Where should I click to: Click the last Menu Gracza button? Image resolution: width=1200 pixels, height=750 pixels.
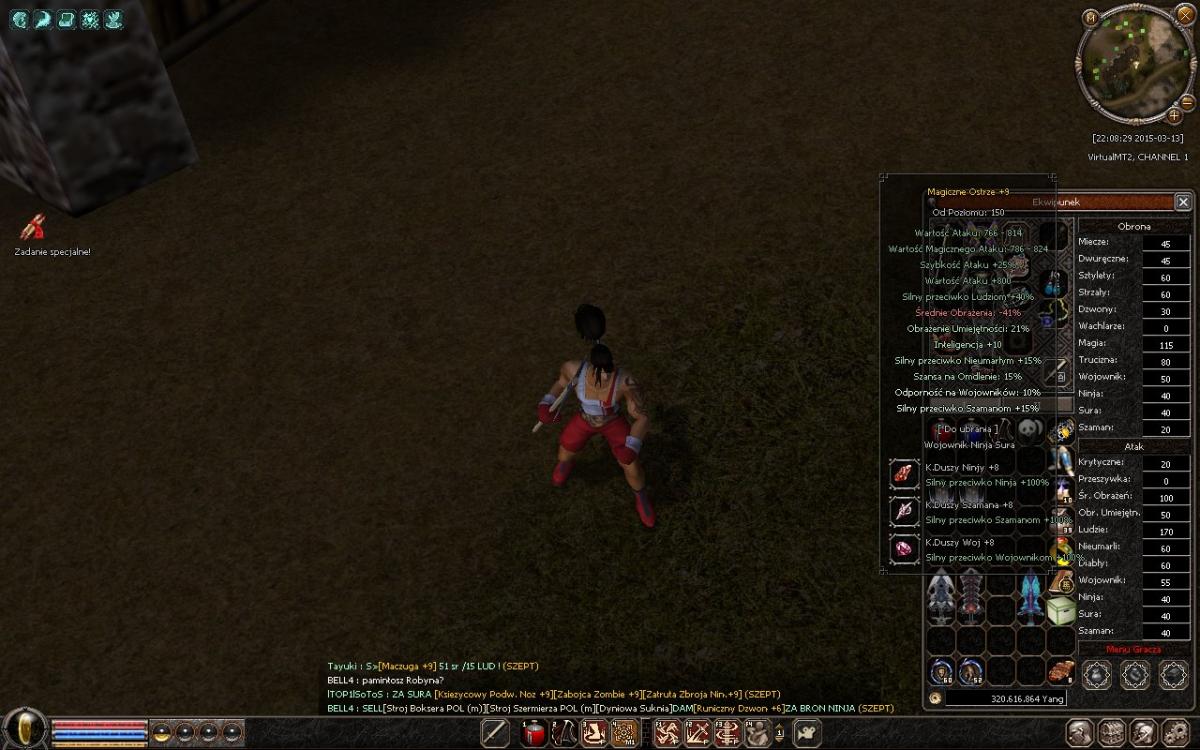click(1173, 674)
